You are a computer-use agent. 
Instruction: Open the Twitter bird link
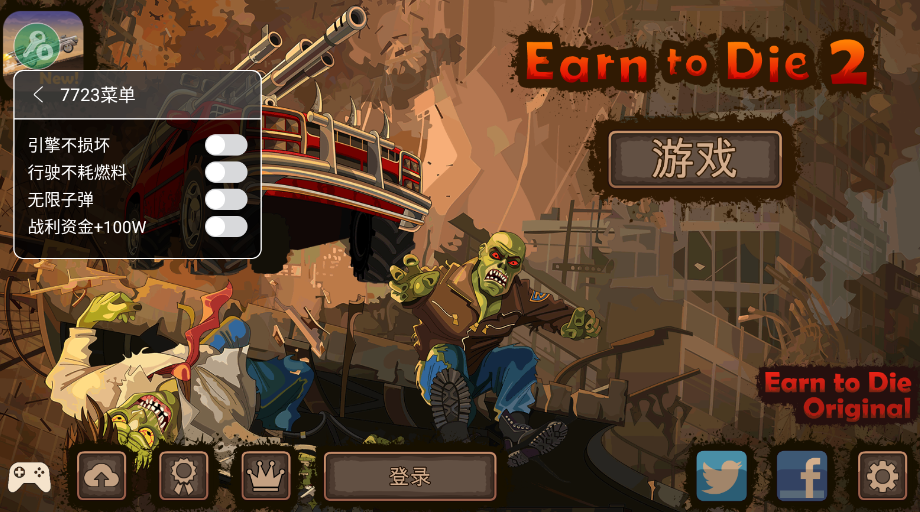[722, 475]
